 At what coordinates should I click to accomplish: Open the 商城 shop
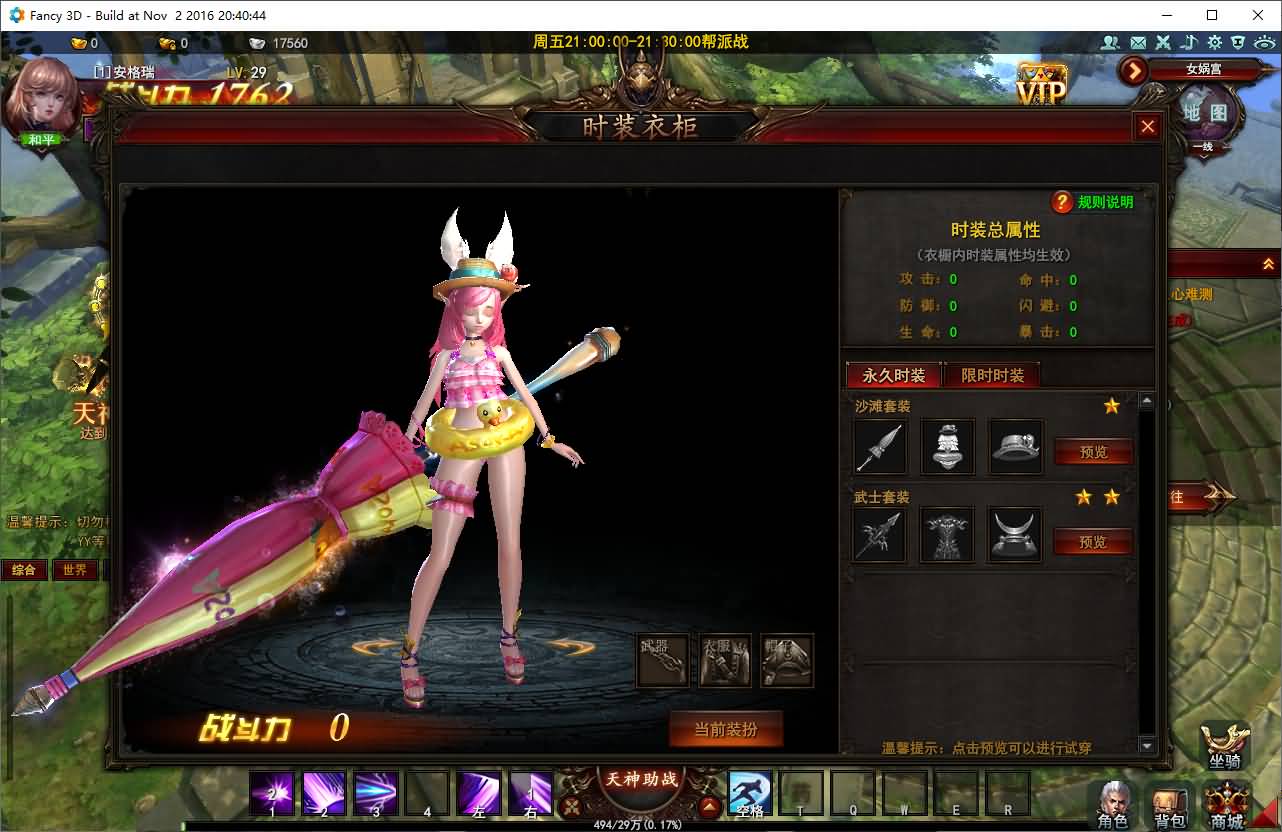[1227, 805]
